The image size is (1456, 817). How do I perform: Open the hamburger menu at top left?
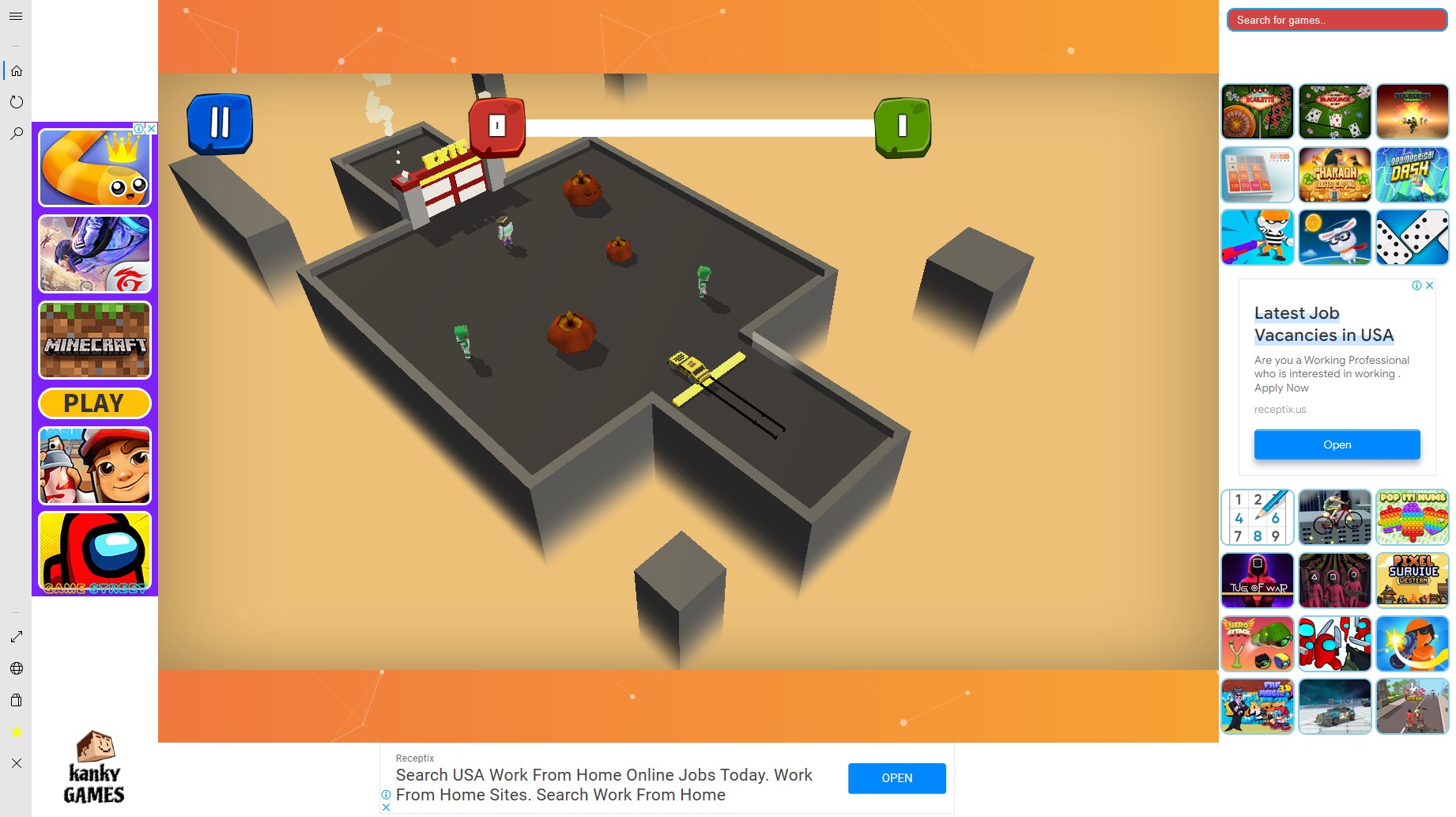[15, 16]
